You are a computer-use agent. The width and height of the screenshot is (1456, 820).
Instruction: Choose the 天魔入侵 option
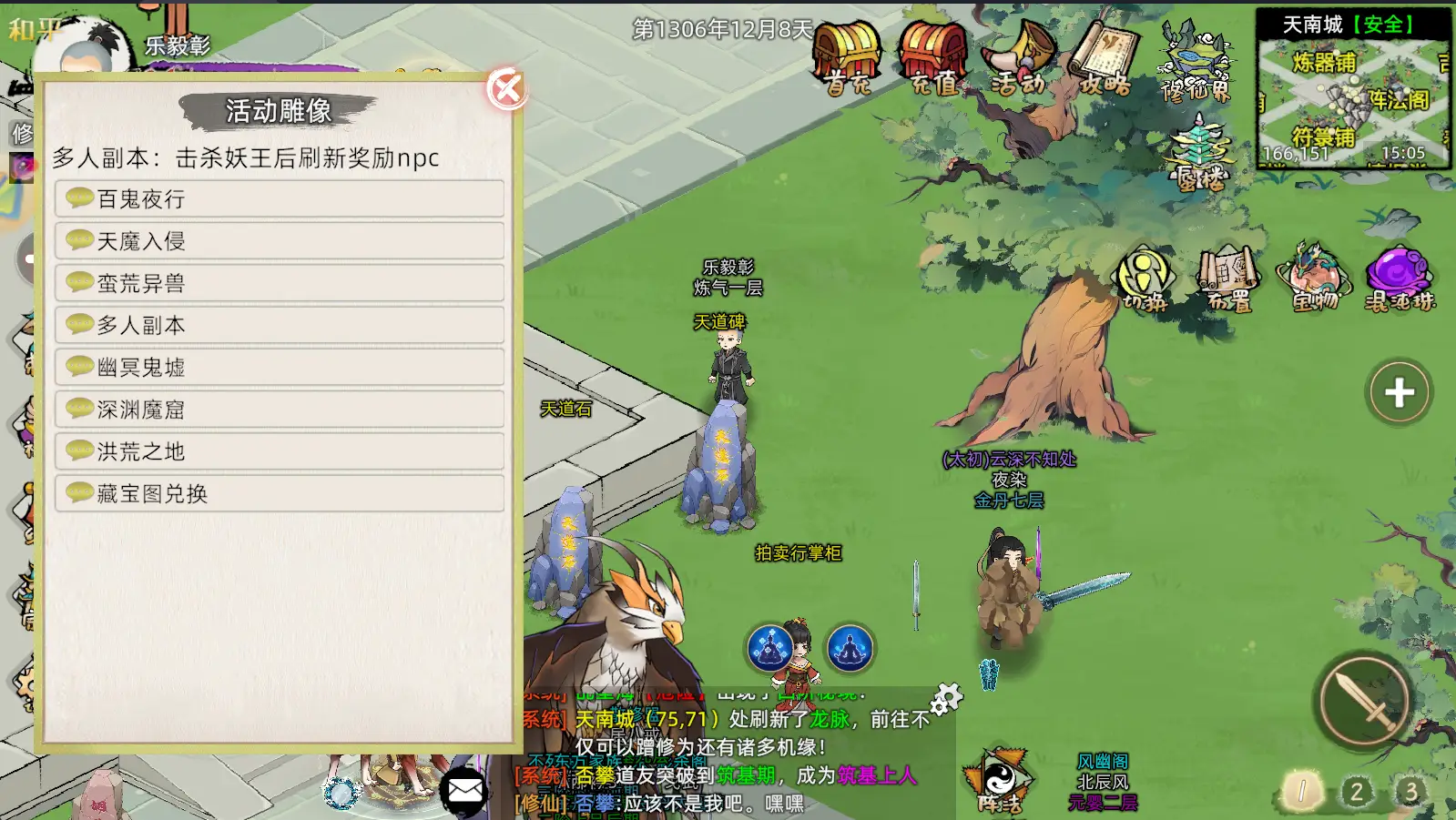tap(280, 241)
